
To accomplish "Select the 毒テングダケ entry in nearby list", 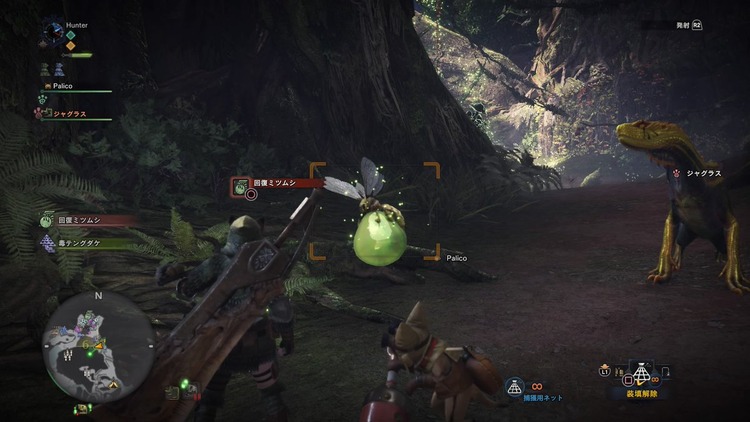I will 78,242.
